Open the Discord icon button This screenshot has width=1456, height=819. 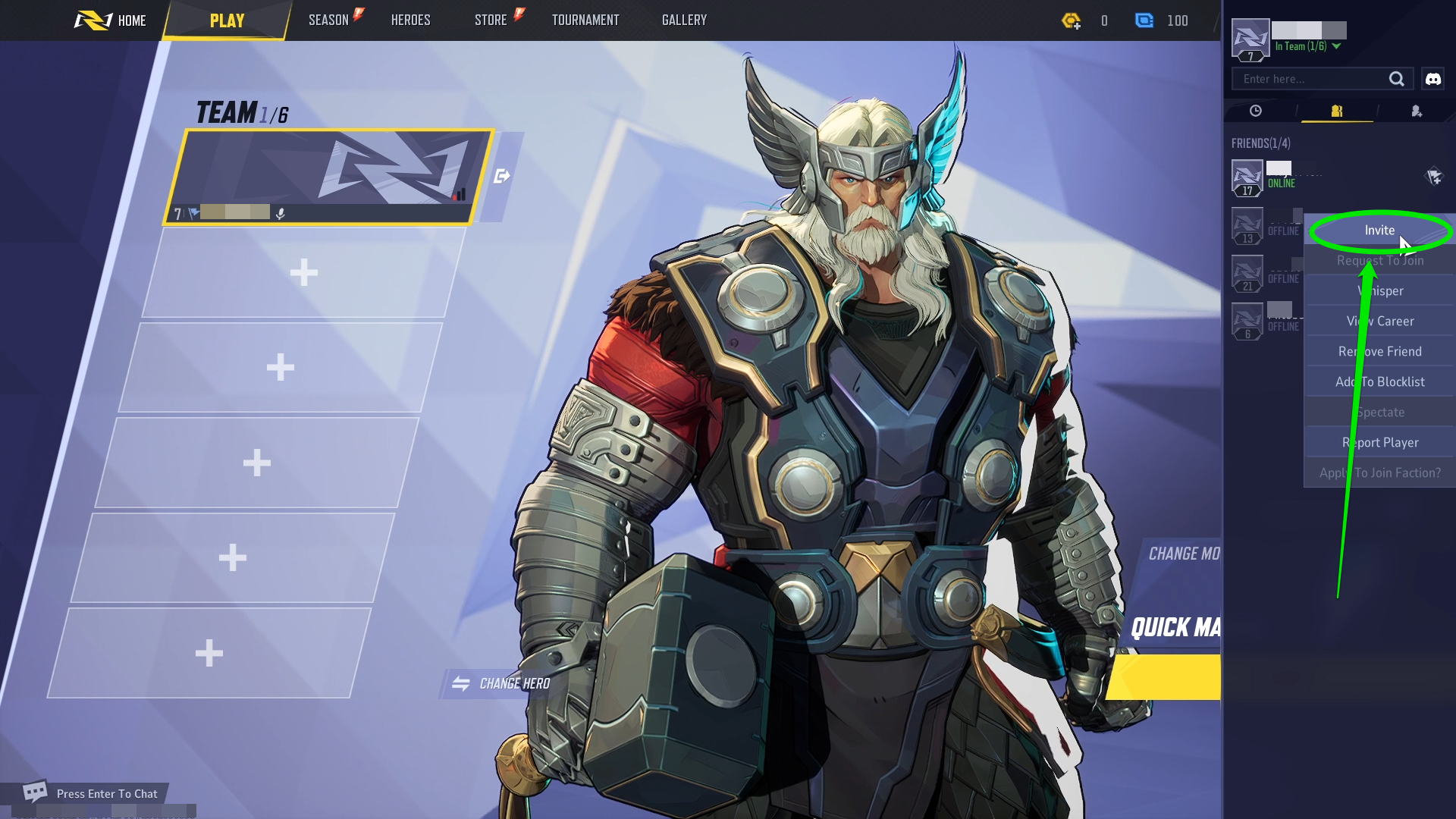pos(1433,79)
